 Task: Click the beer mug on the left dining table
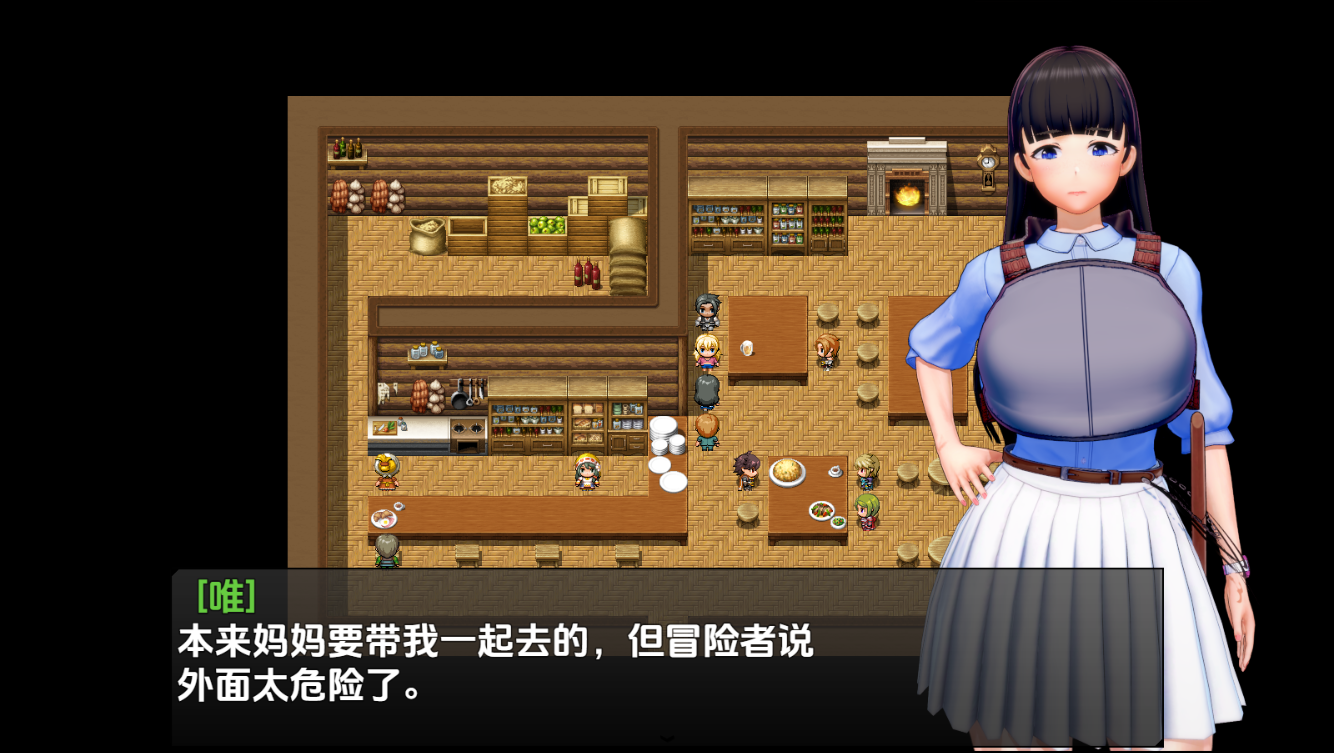point(746,349)
